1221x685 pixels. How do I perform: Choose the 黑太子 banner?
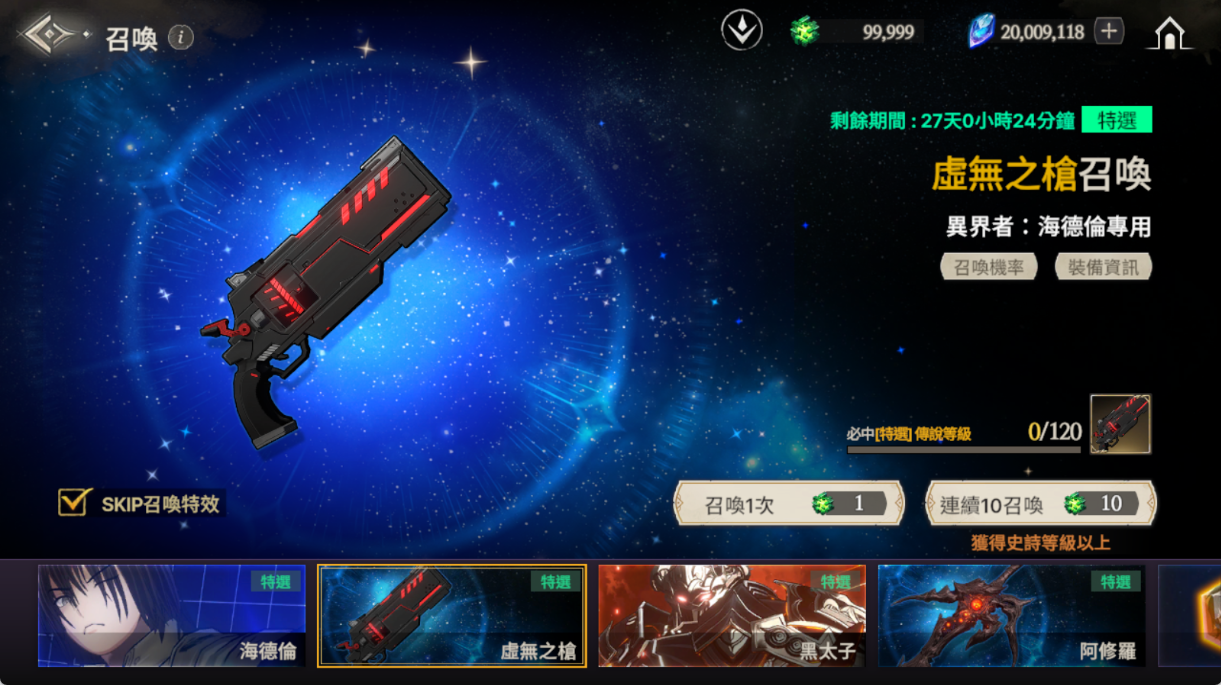tap(732, 616)
